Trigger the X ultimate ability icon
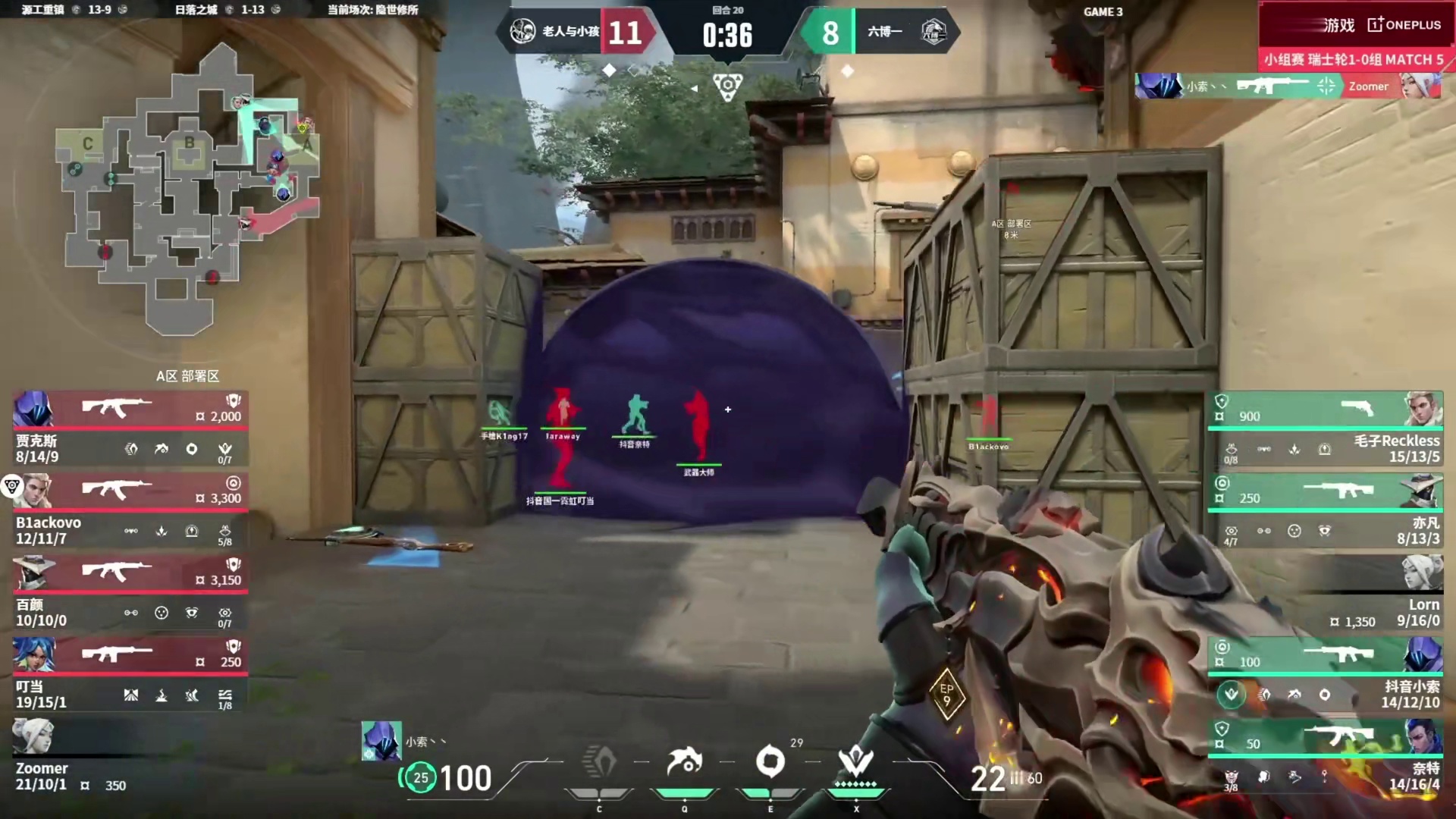Screen dimensions: 1456x819 coord(856,762)
